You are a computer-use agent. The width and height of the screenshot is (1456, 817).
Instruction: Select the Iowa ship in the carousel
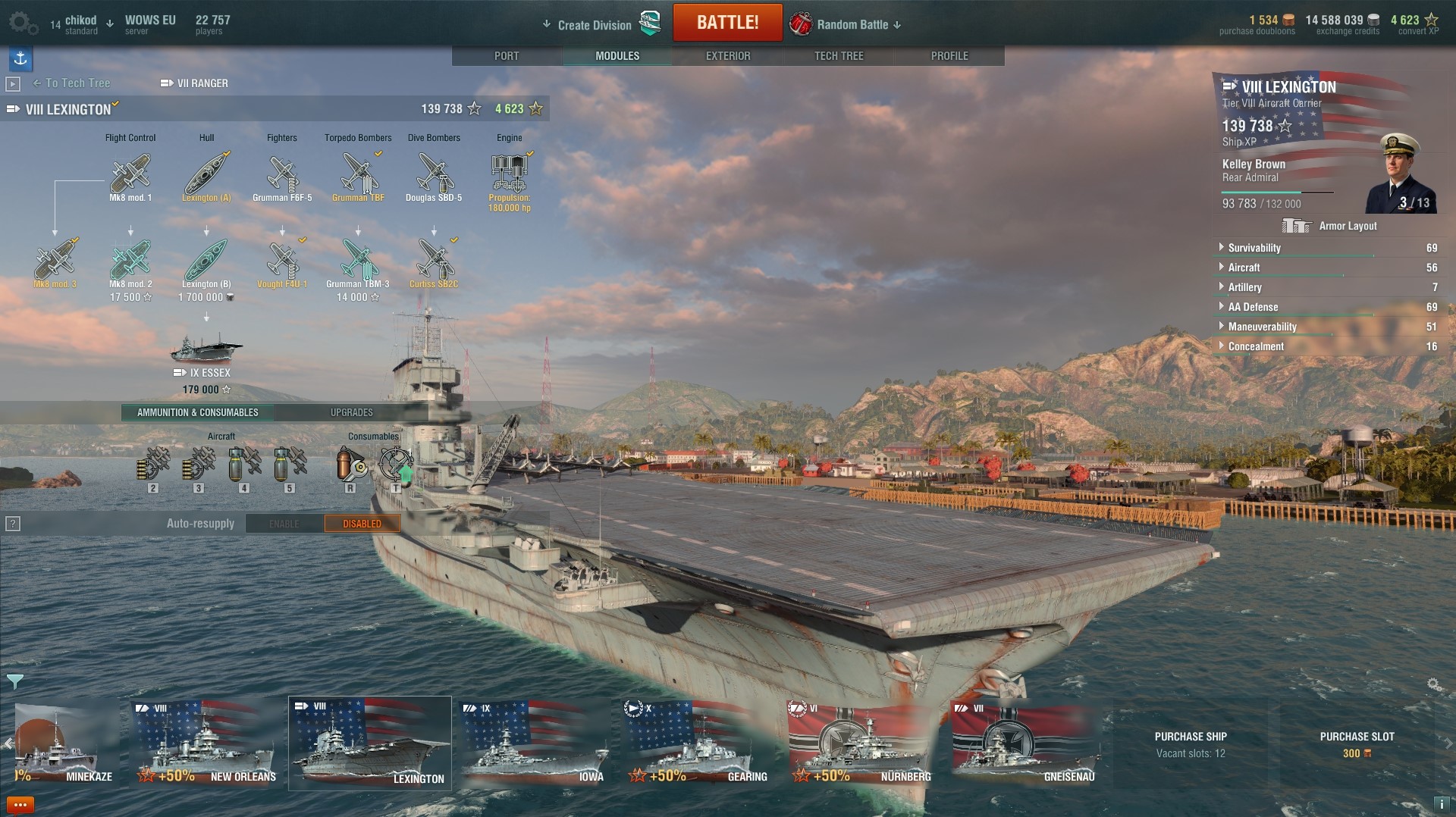point(535,744)
